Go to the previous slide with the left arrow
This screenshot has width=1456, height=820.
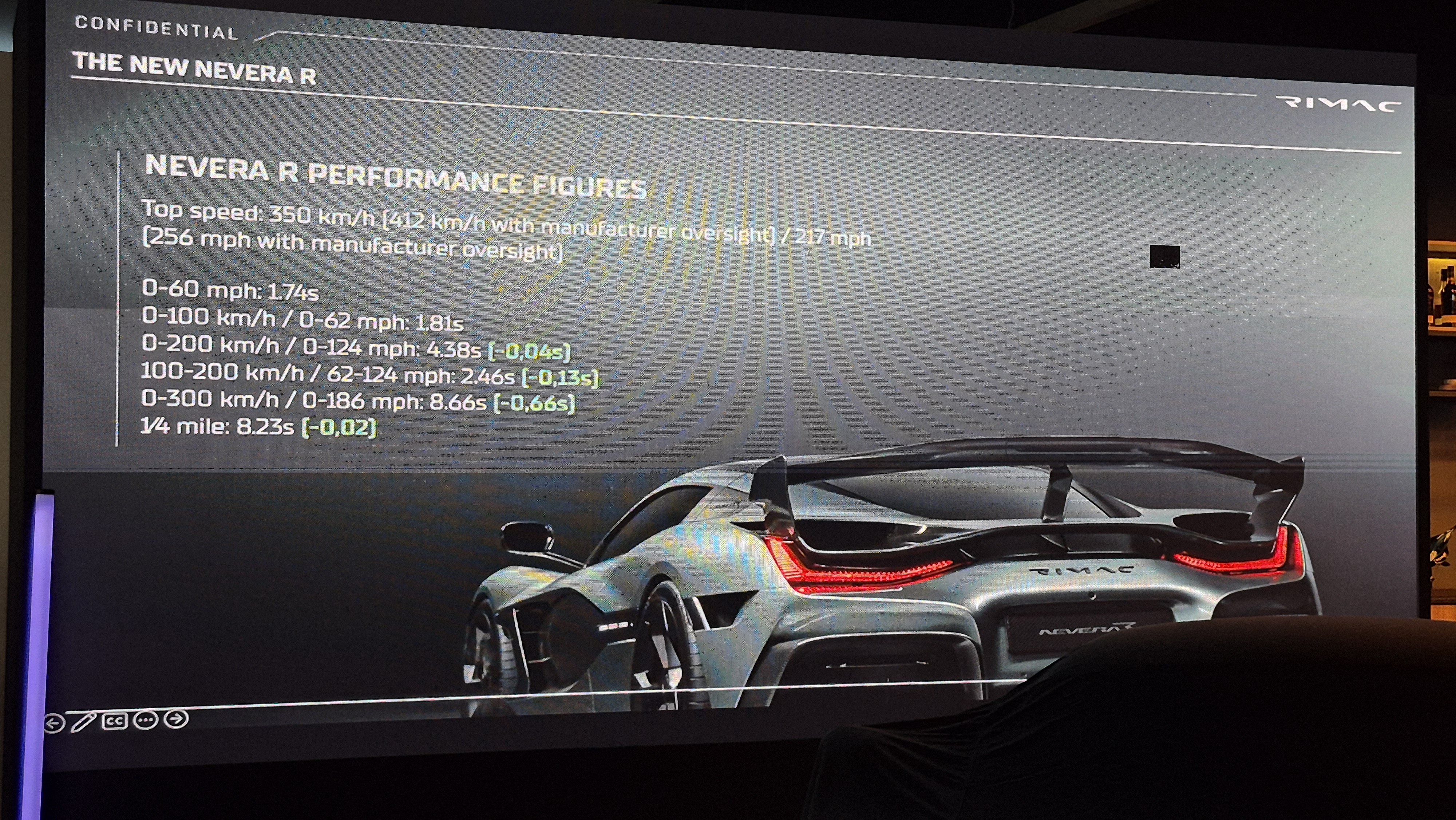(x=54, y=723)
